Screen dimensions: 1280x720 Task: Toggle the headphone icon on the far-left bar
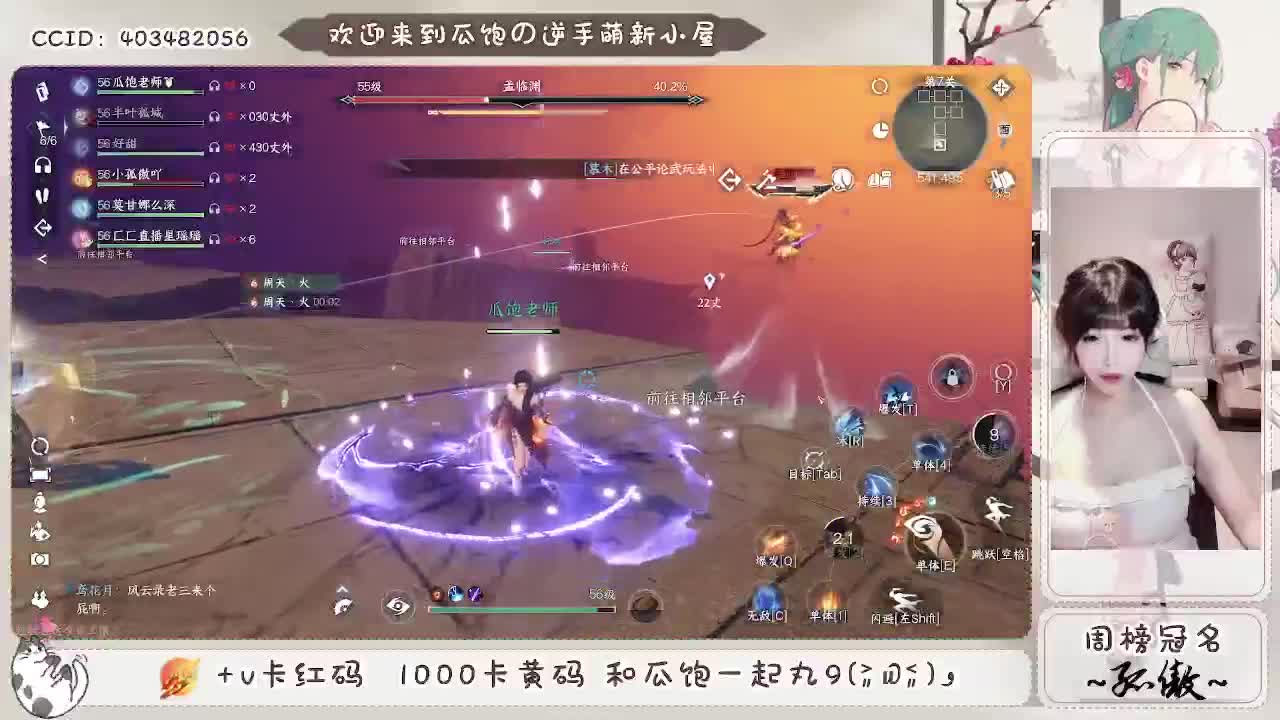pyautogui.click(x=41, y=165)
